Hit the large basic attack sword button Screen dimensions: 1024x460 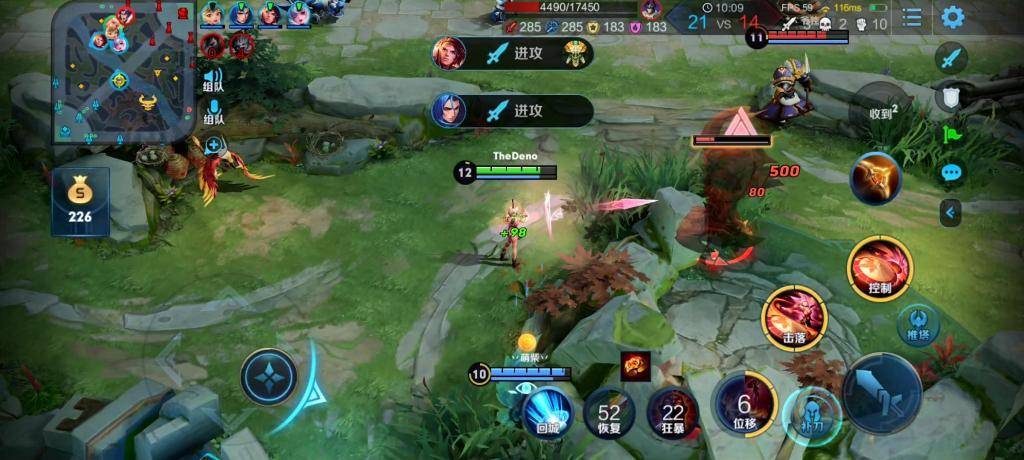click(x=881, y=392)
